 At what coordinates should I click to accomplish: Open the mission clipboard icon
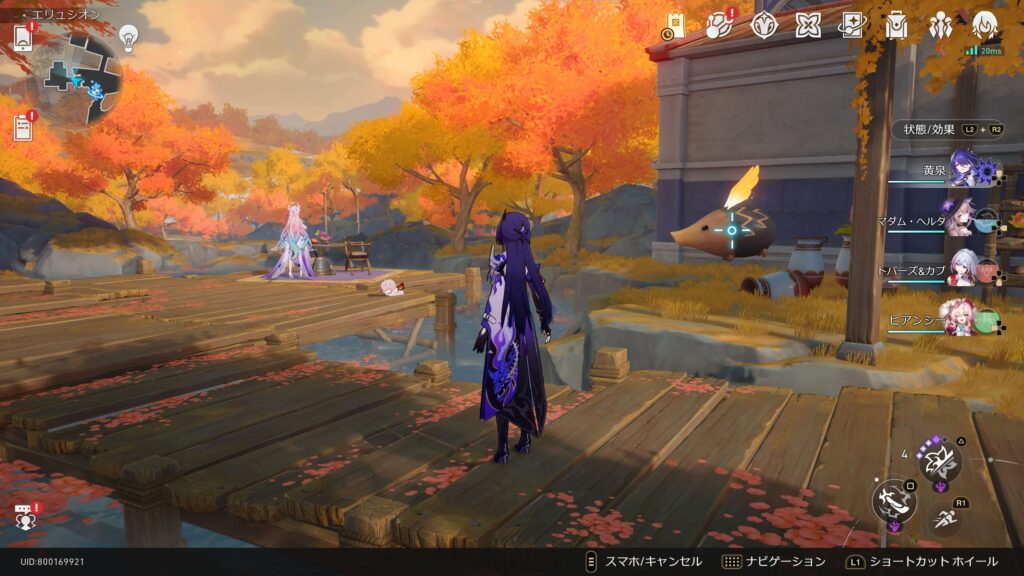(x=23, y=127)
